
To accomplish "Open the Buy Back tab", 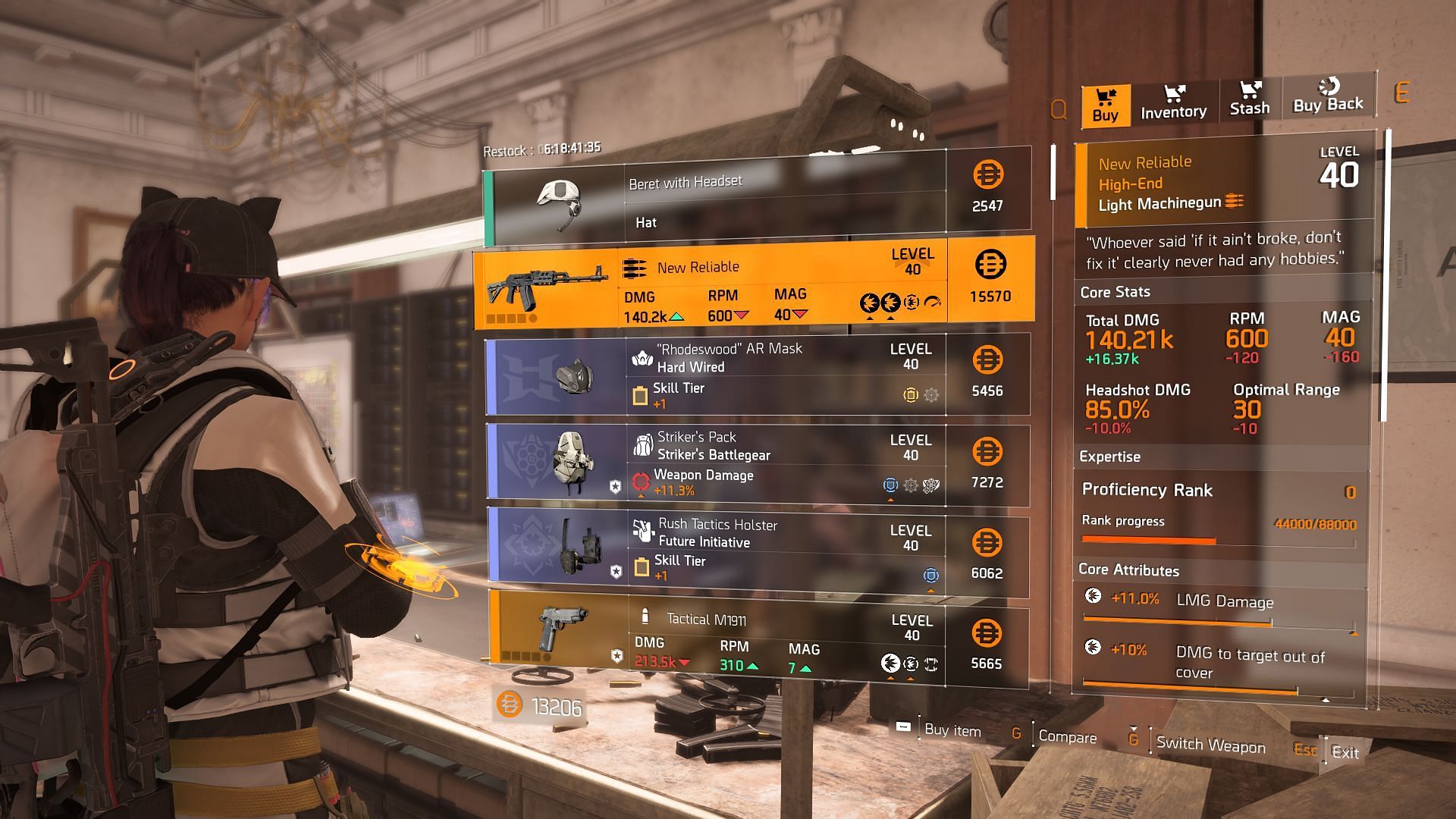I will coord(1328,96).
